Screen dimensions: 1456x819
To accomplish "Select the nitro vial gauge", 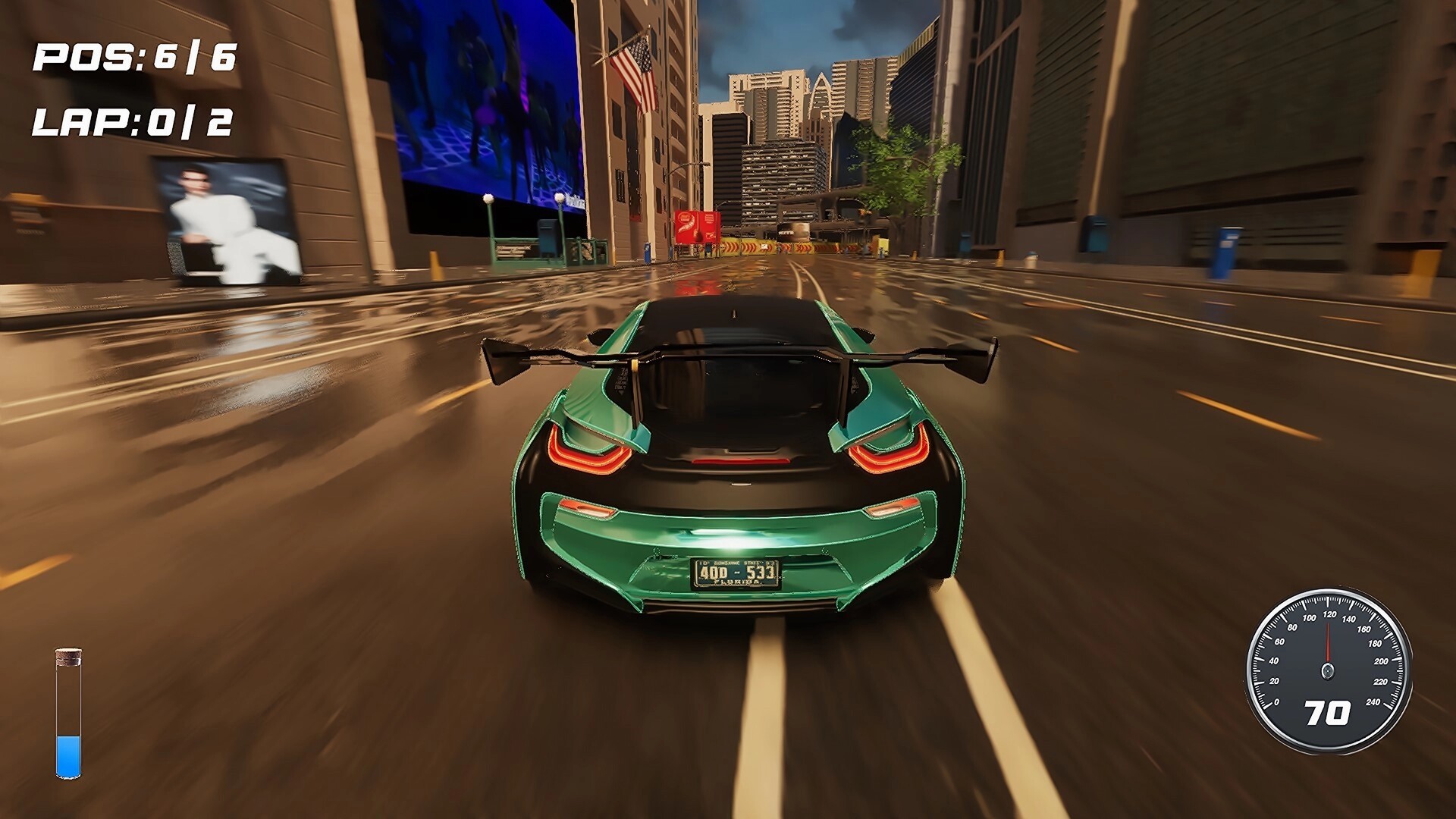I will click(68, 713).
